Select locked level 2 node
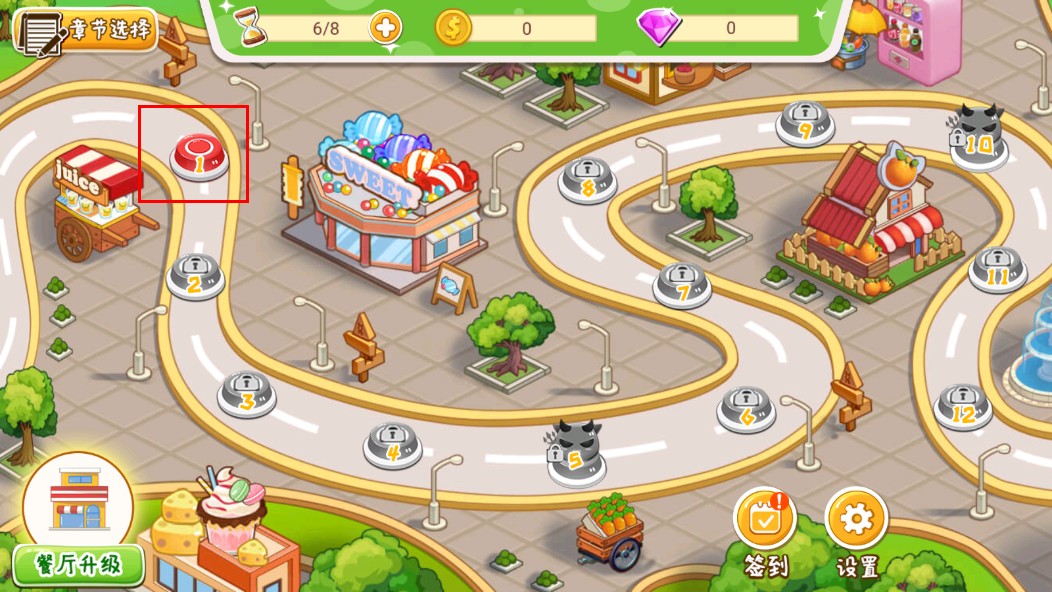This screenshot has height=592, width=1052. 195,276
